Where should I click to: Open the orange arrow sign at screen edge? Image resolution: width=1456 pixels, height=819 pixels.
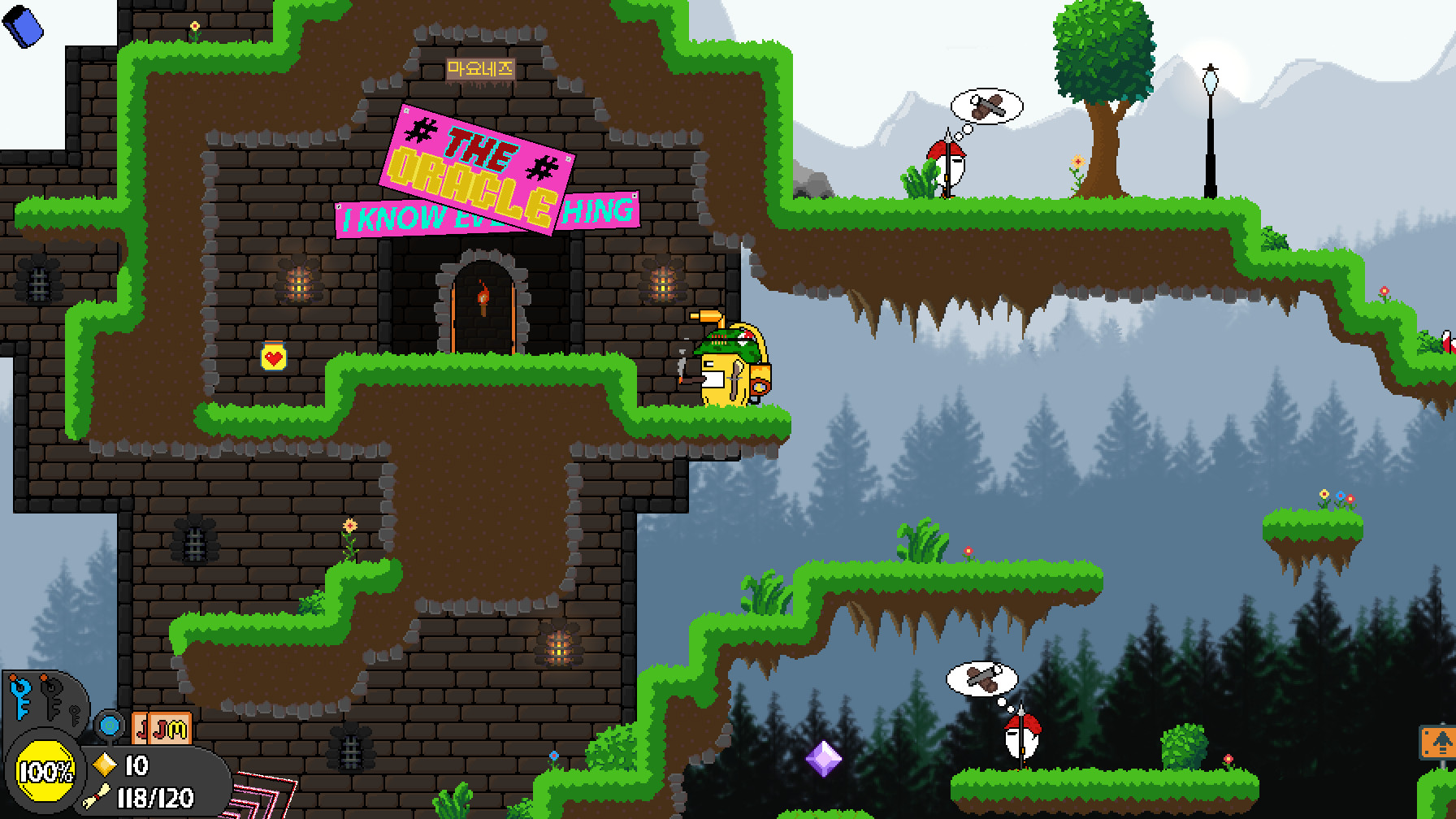click(x=1441, y=742)
